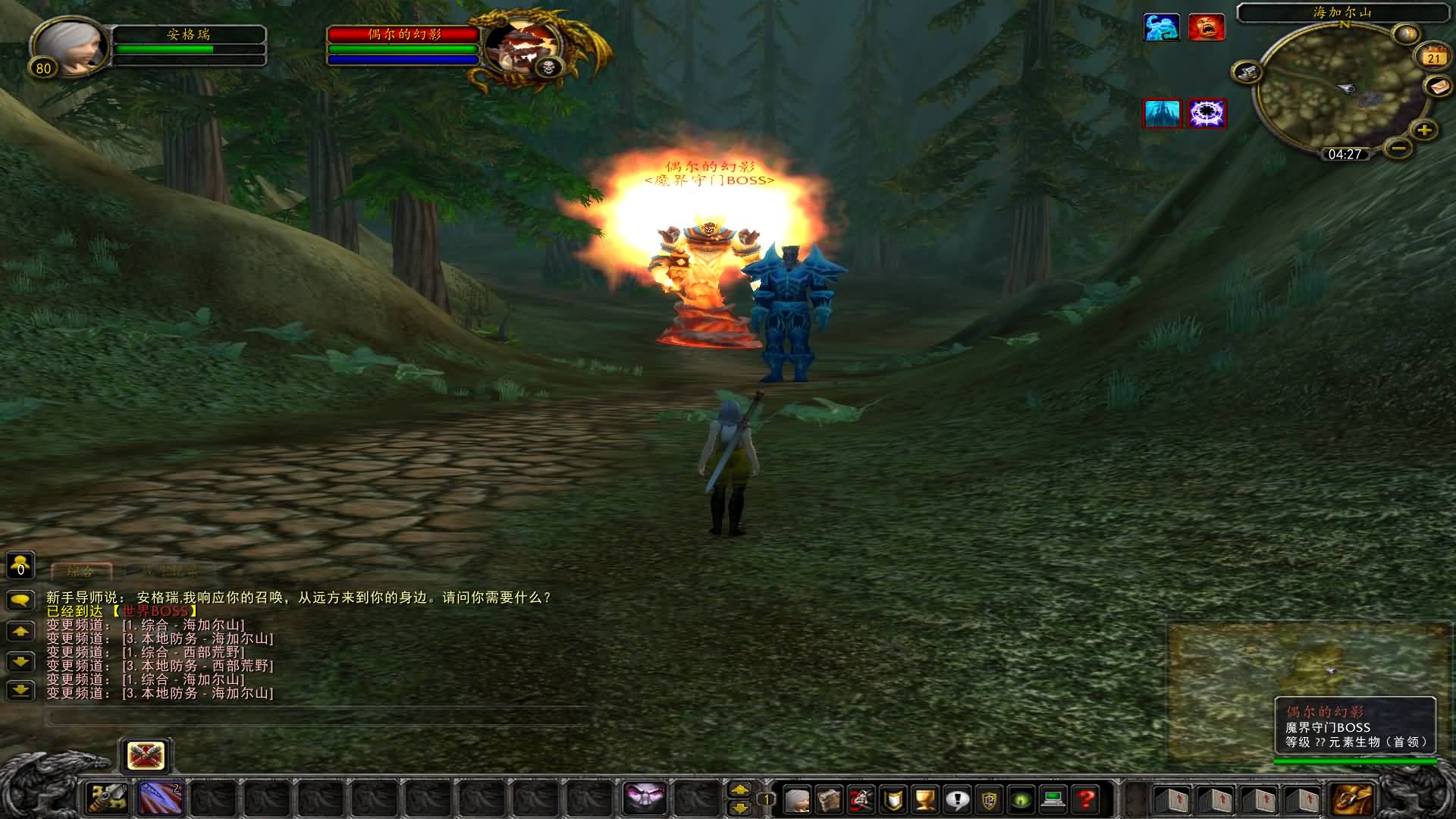Open the main backpack

[x=1355, y=799]
